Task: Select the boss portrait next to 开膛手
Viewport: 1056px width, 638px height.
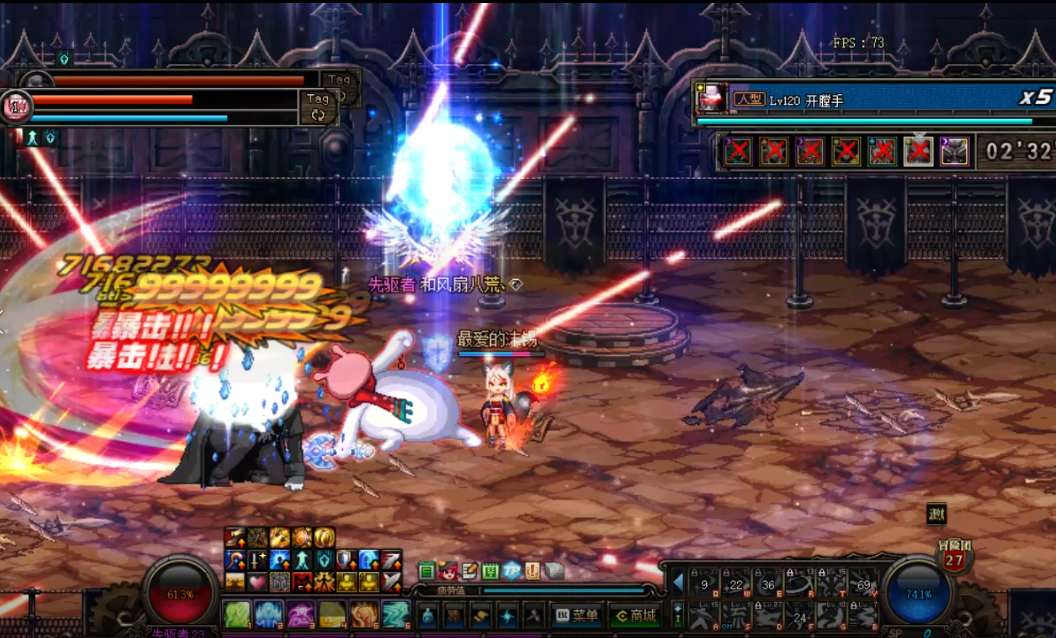Action: point(712,98)
